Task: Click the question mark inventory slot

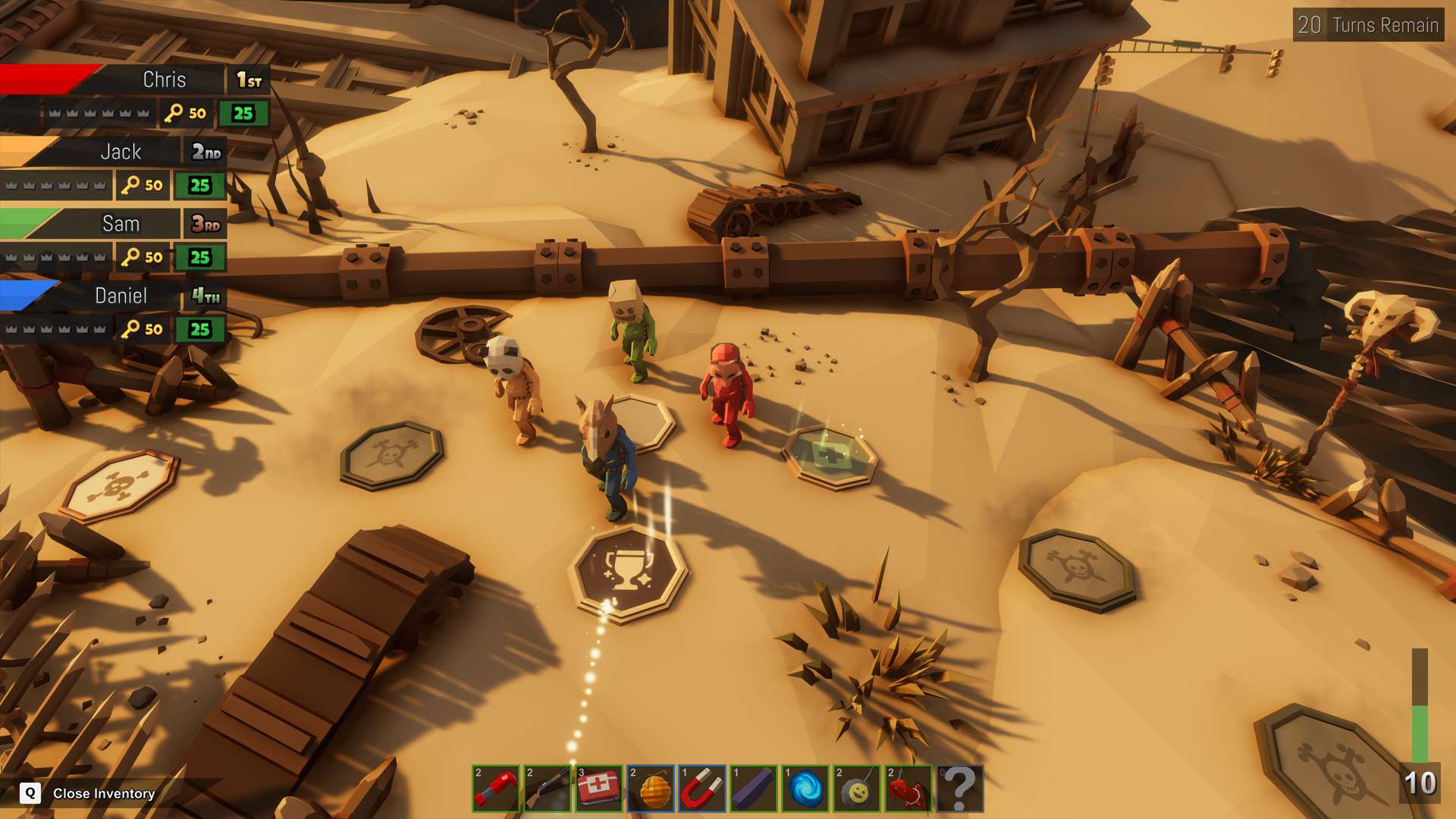Action: coord(960,789)
